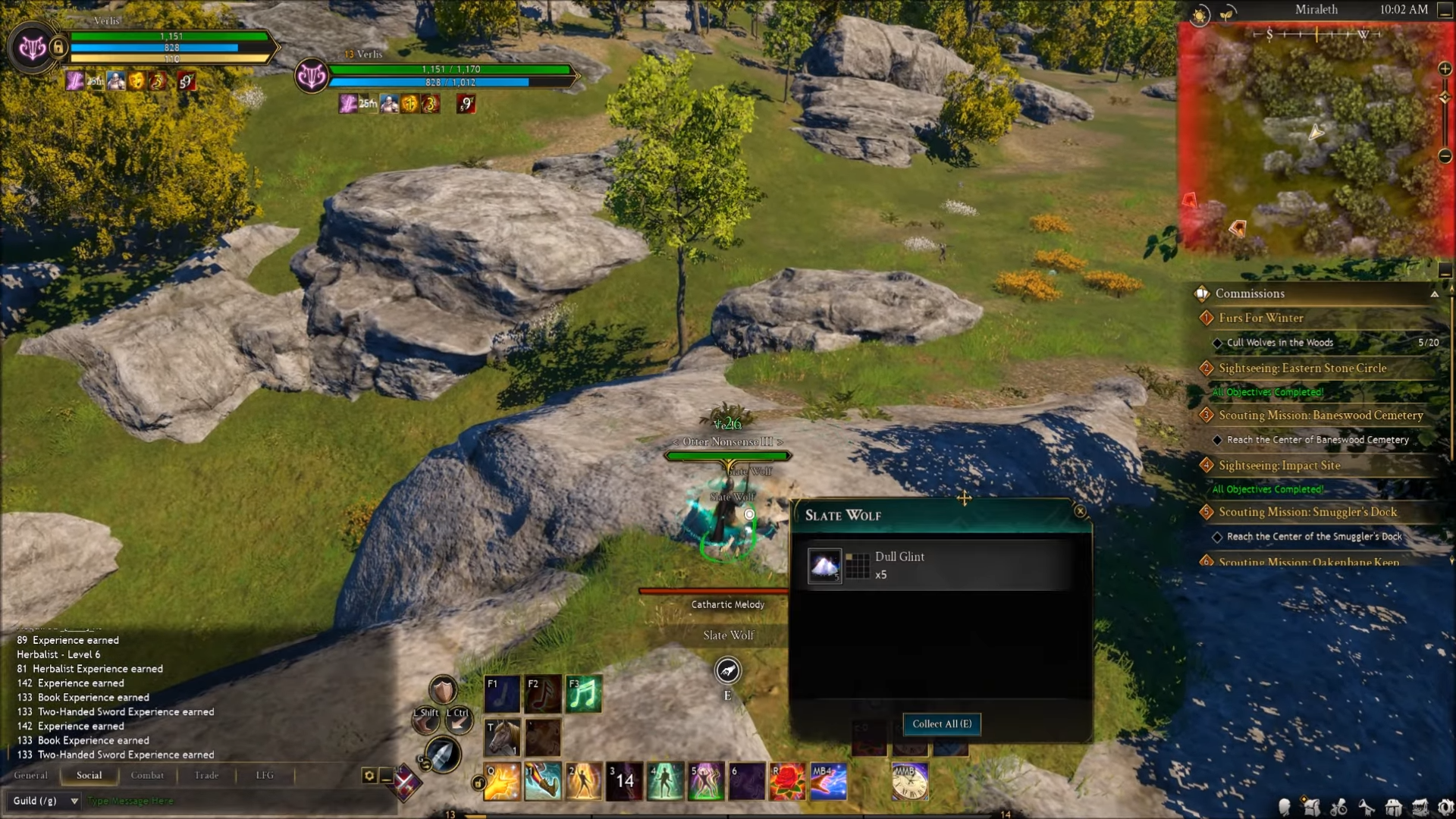
Task: Use the red rose ability bound to R
Action: [788, 781]
